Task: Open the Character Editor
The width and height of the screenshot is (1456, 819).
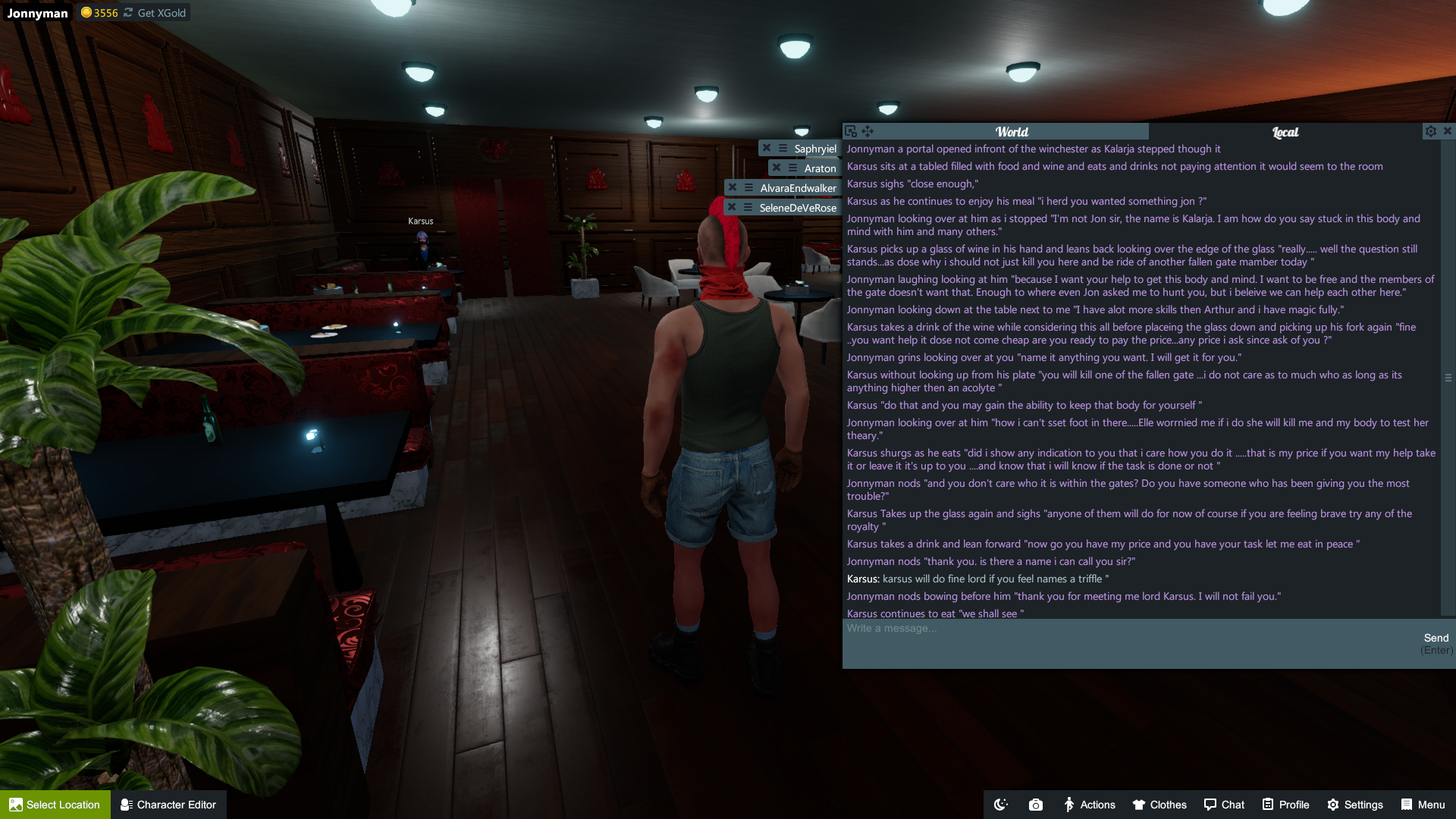Action: coord(168,805)
